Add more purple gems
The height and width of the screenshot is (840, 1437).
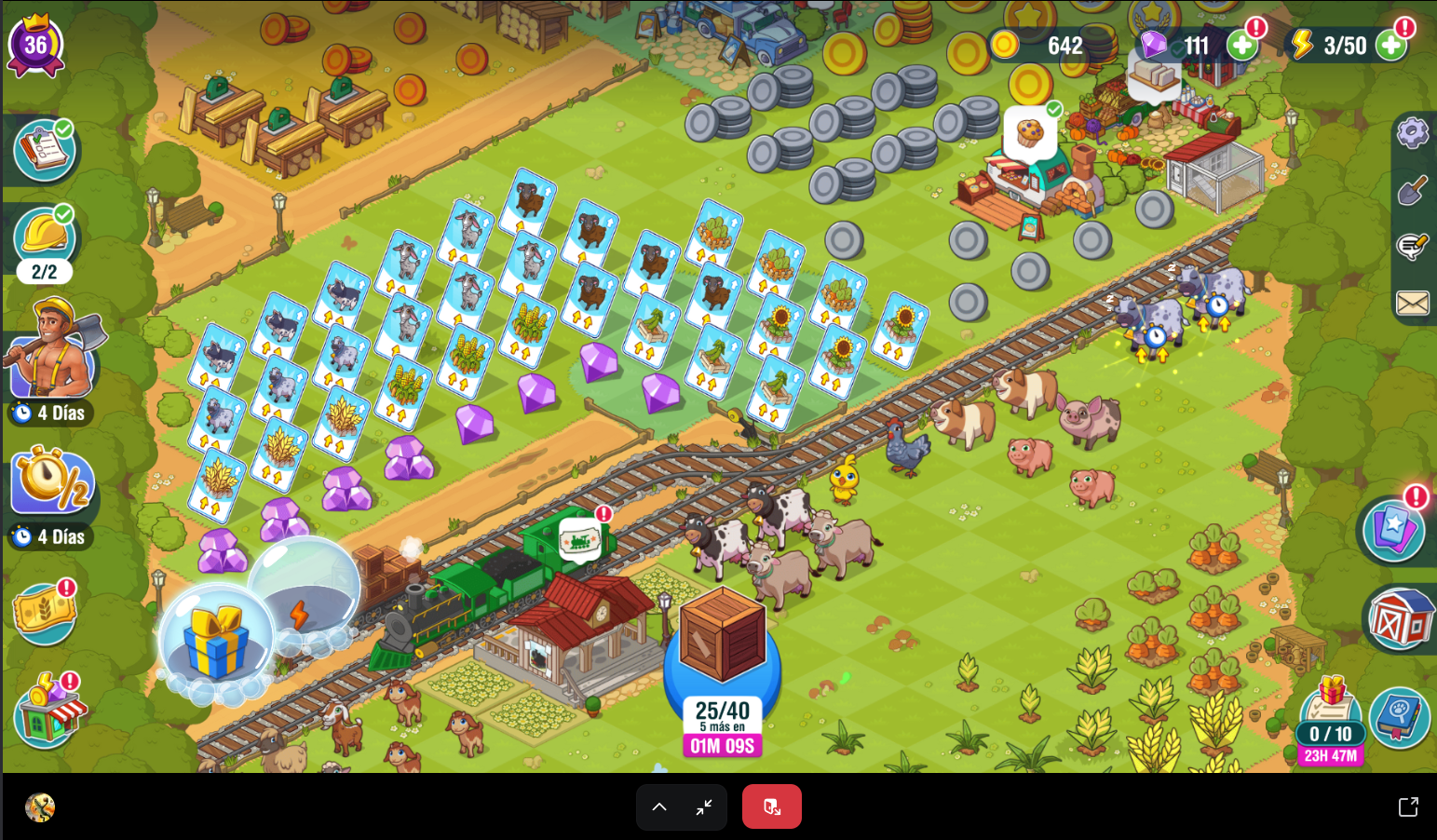click(x=1241, y=45)
